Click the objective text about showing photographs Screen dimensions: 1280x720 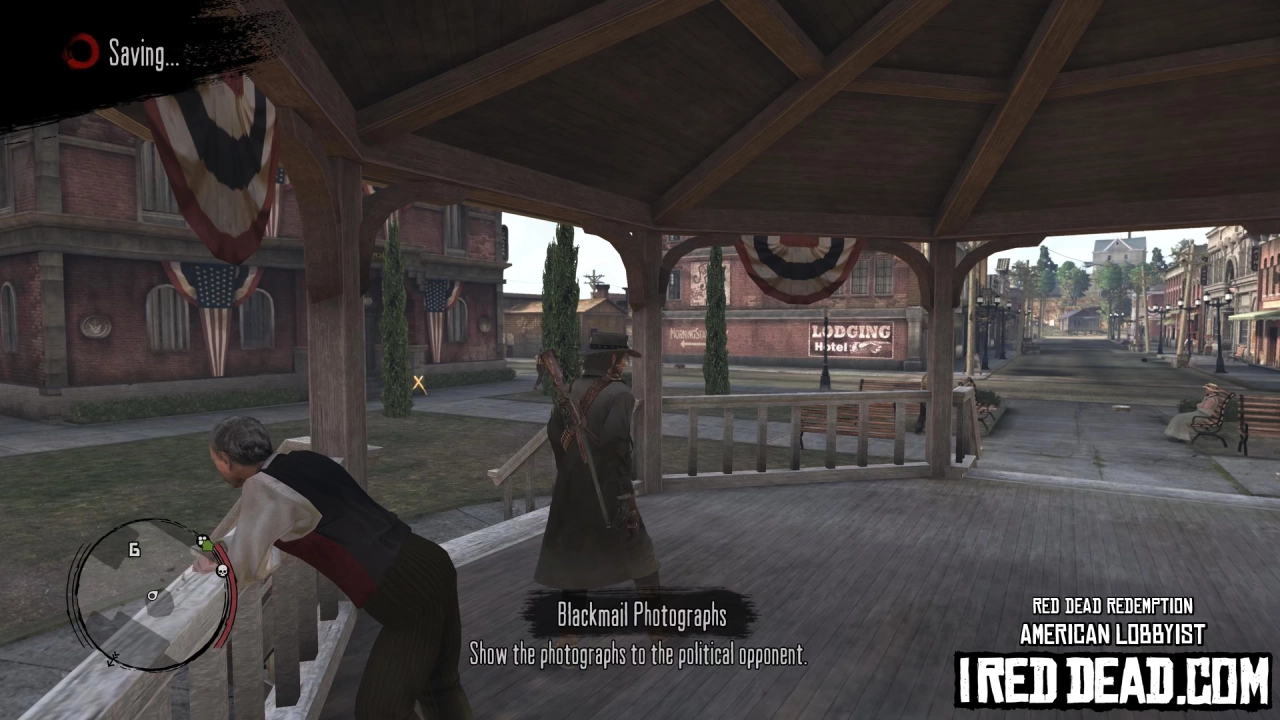coord(640,655)
